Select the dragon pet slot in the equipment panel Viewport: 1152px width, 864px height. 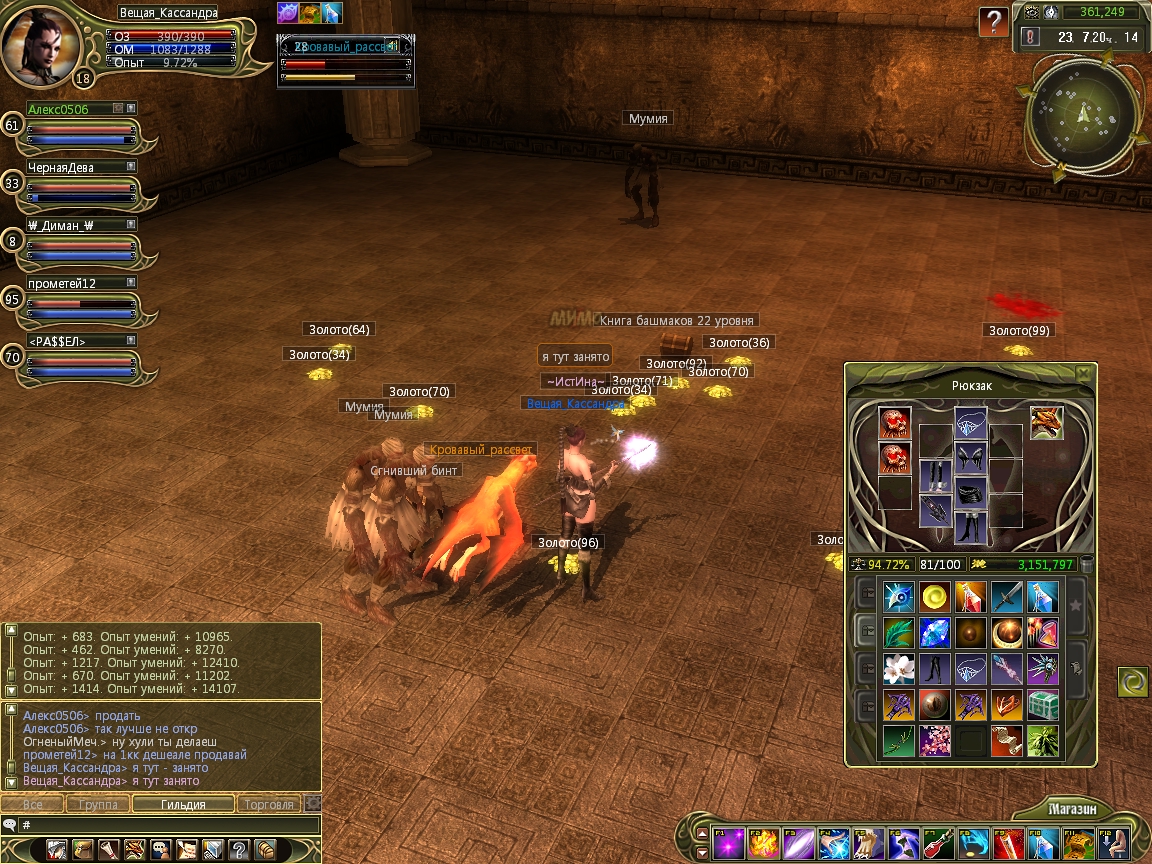1046,422
